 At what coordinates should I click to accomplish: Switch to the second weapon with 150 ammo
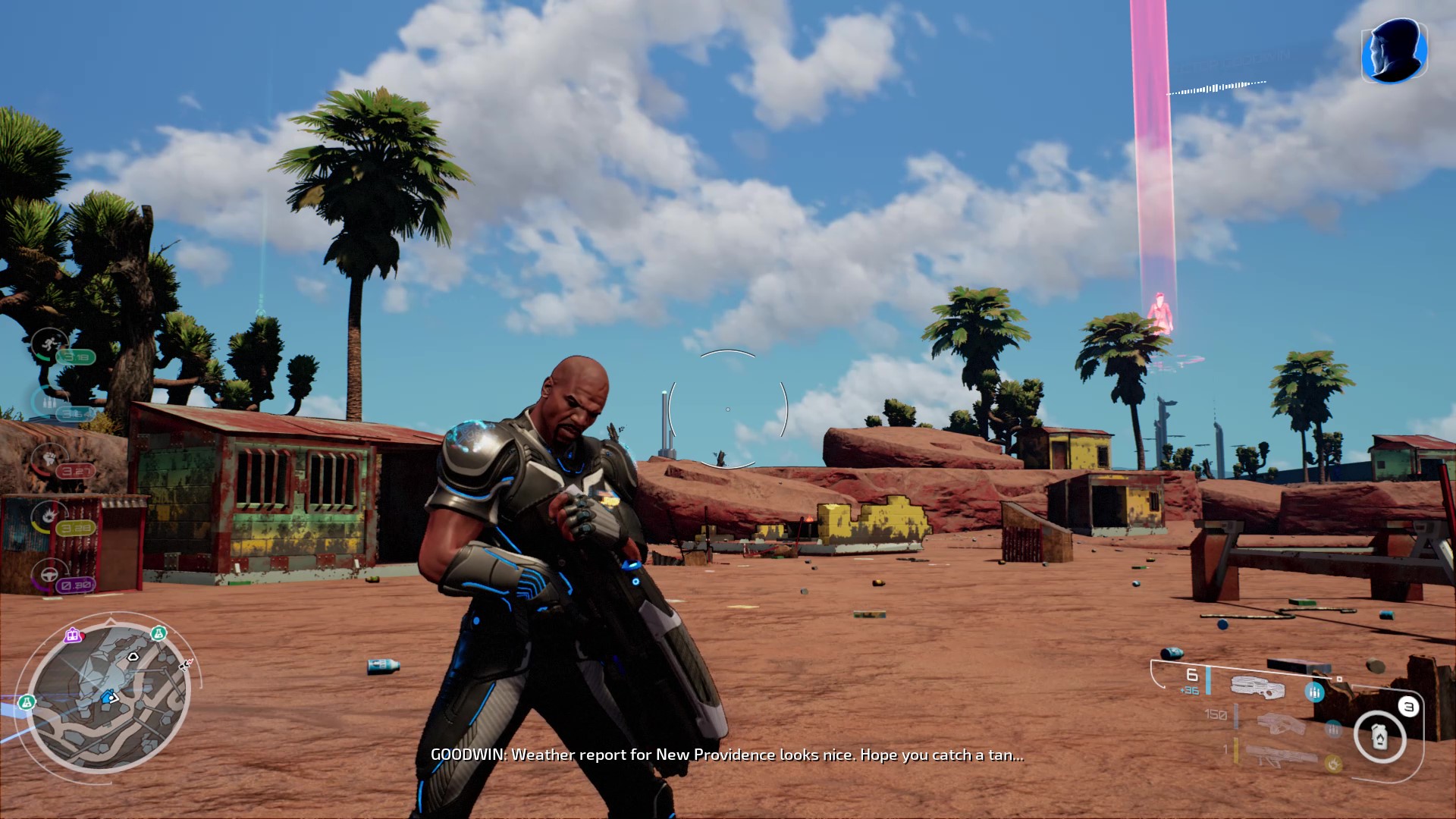[1280, 722]
